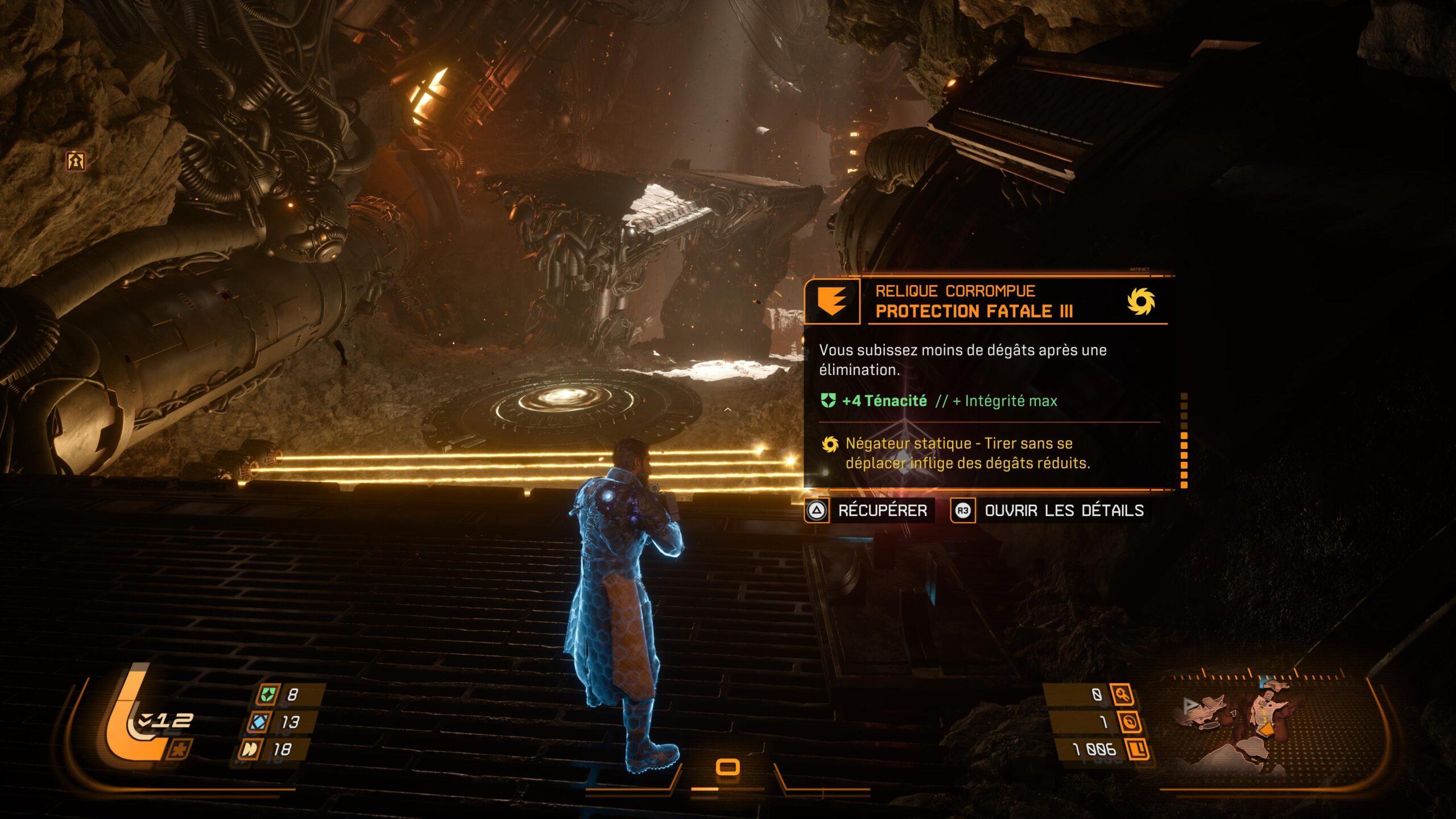Screen dimensions: 1456x819
Task: Select the blue diamond stat icon showing 13
Action: click(x=259, y=722)
